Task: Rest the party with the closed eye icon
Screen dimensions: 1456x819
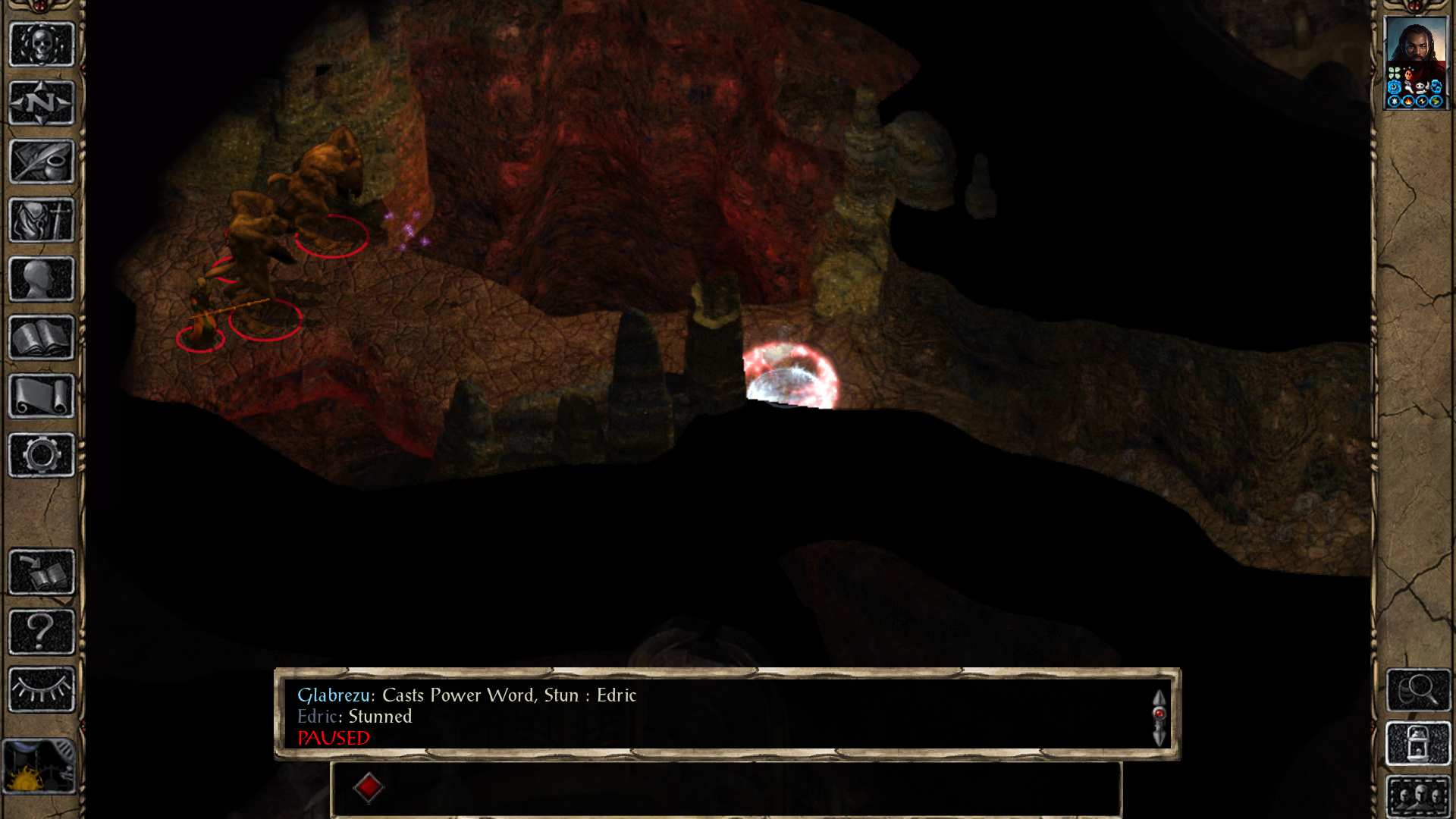Action: pos(42,690)
